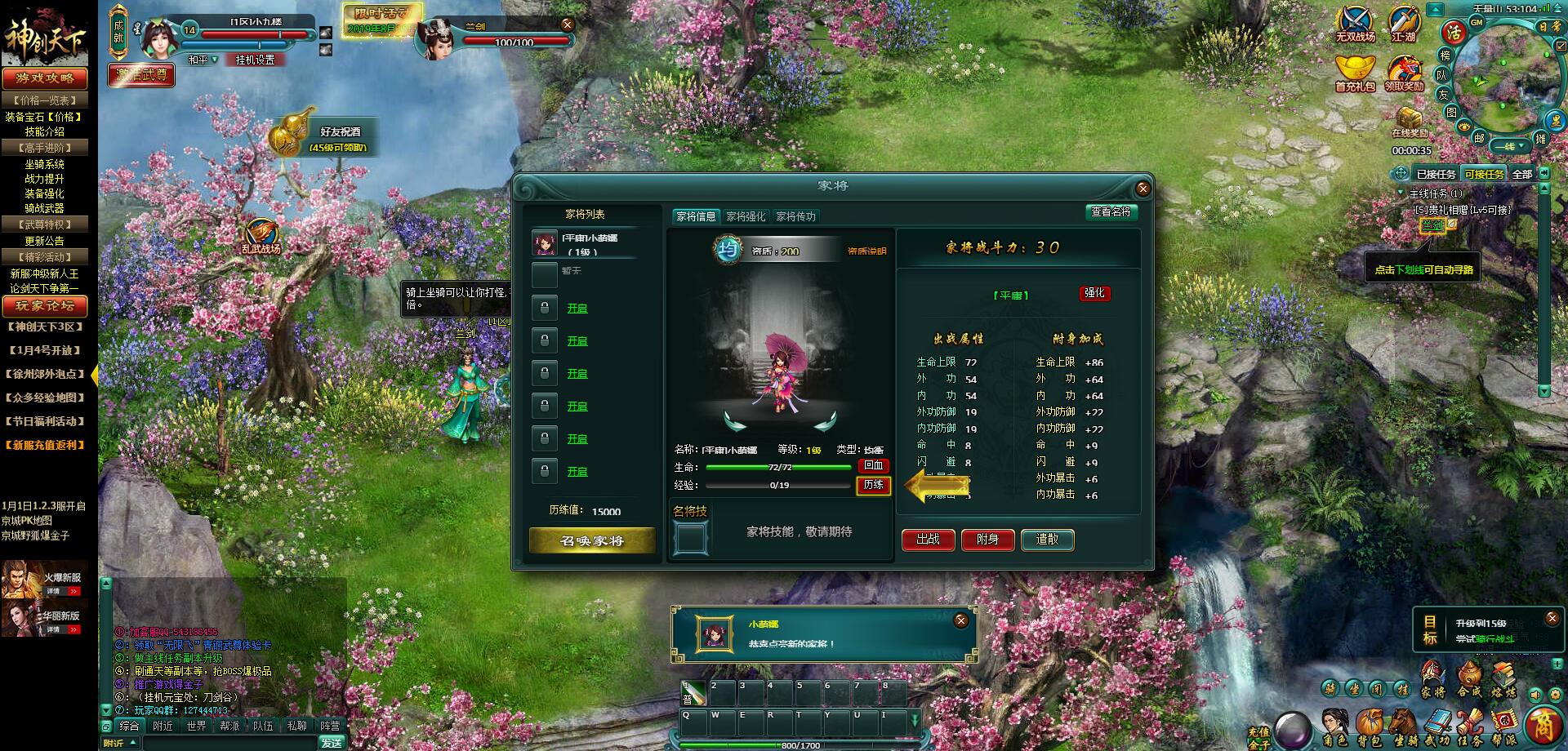Click the 回血 button to heal the retainer
1568x751 pixels.
tap(873, 465)
